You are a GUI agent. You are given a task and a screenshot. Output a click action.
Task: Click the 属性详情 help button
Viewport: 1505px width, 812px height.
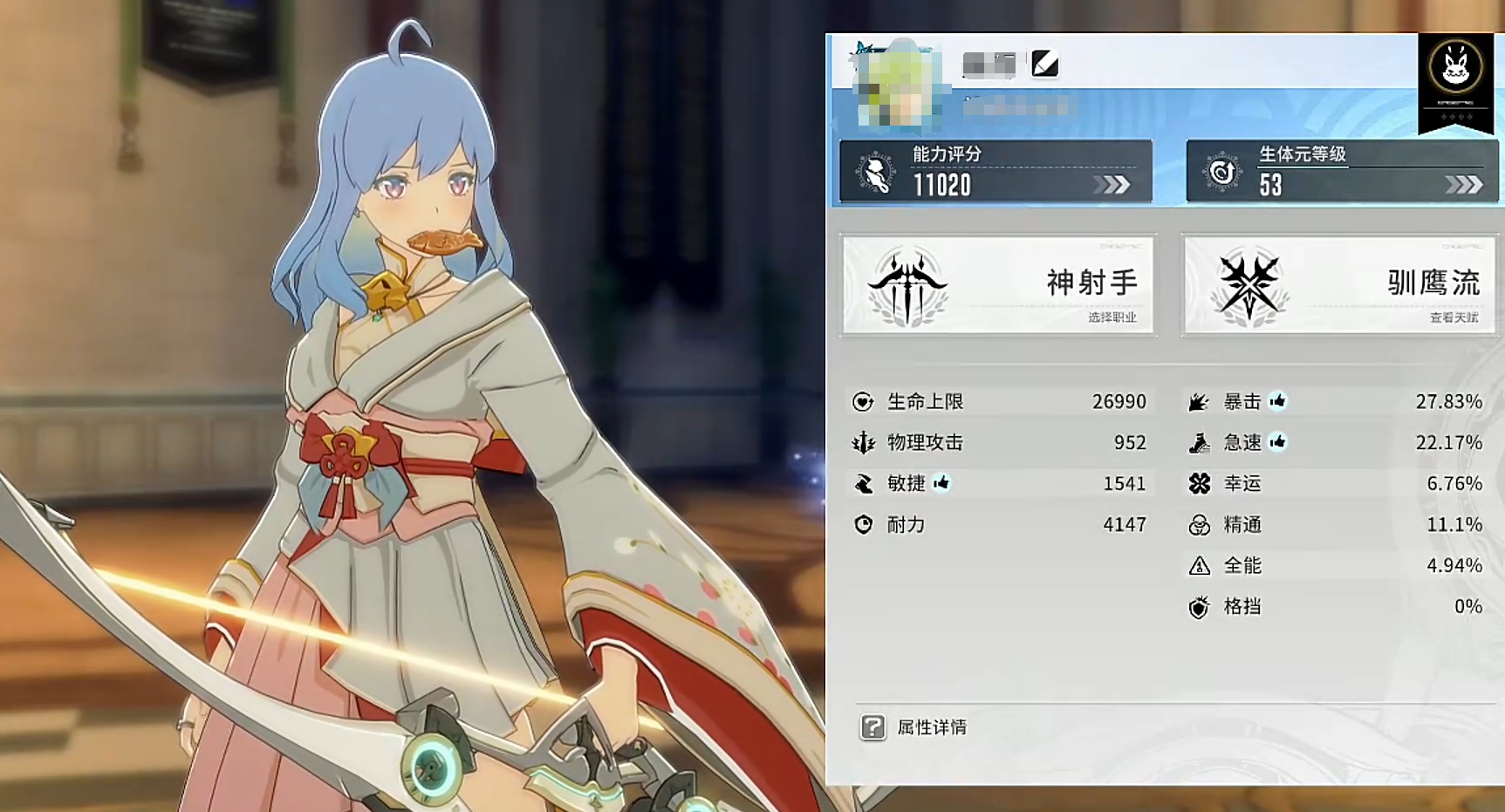coord(872,727)
